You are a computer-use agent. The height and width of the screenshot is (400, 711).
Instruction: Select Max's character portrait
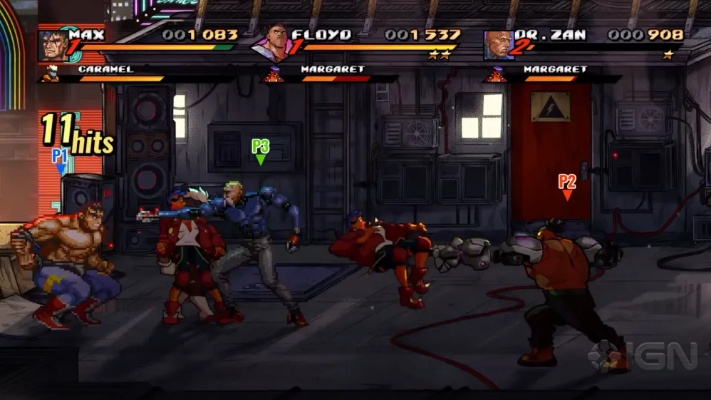53,45
